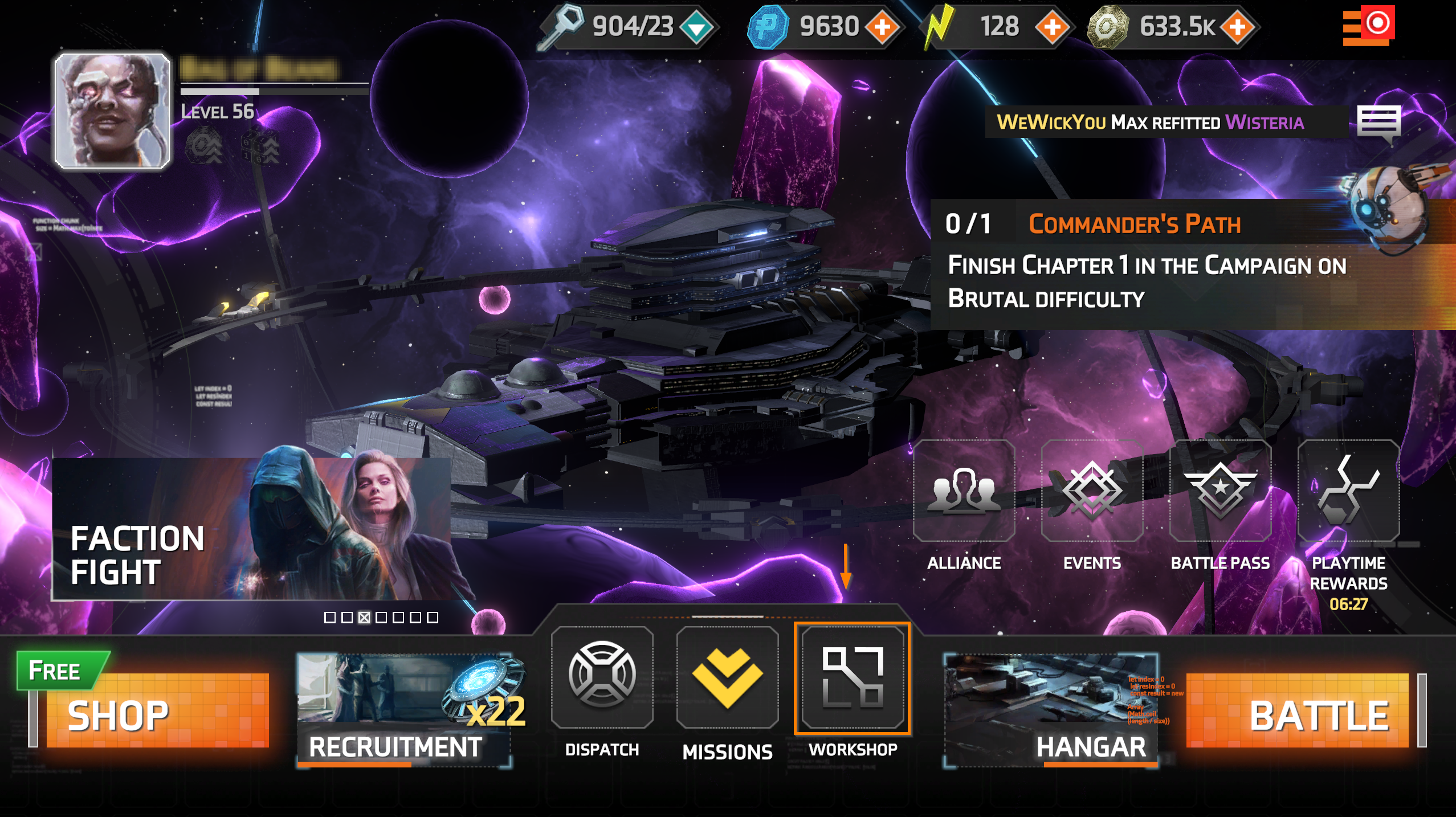Screen dimensions: 1456x817
Task: Open the Faction Fight banner
Action: coord(252,529)
